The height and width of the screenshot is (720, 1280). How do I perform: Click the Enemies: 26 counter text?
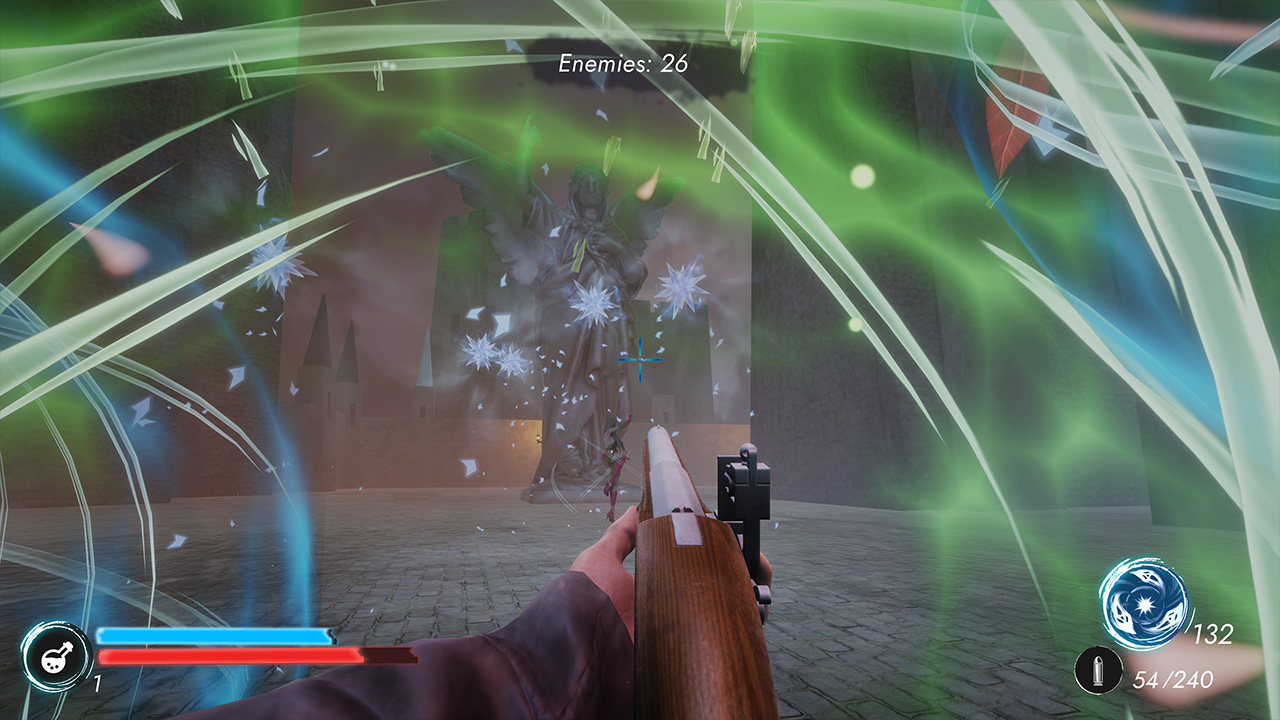[x=625, y=62]
